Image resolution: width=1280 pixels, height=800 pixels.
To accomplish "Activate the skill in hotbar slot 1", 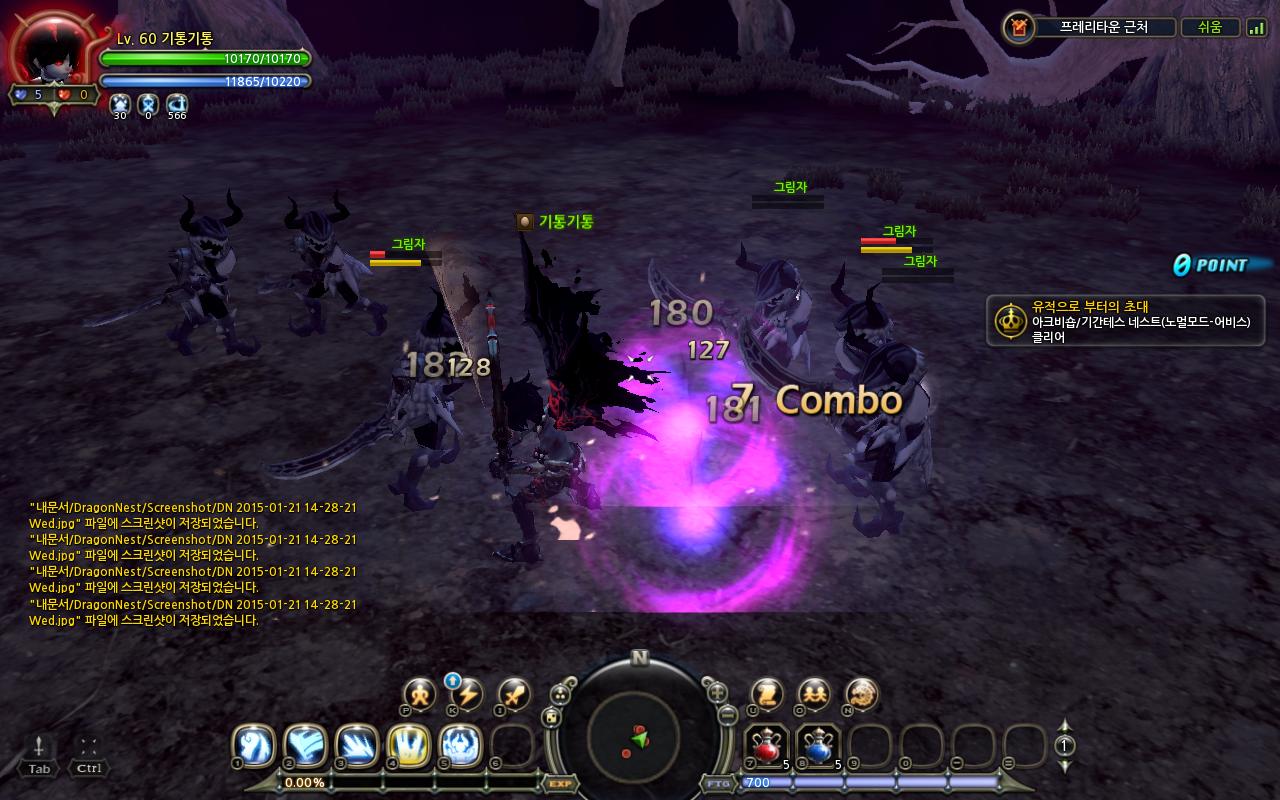I will pos(254,745).
